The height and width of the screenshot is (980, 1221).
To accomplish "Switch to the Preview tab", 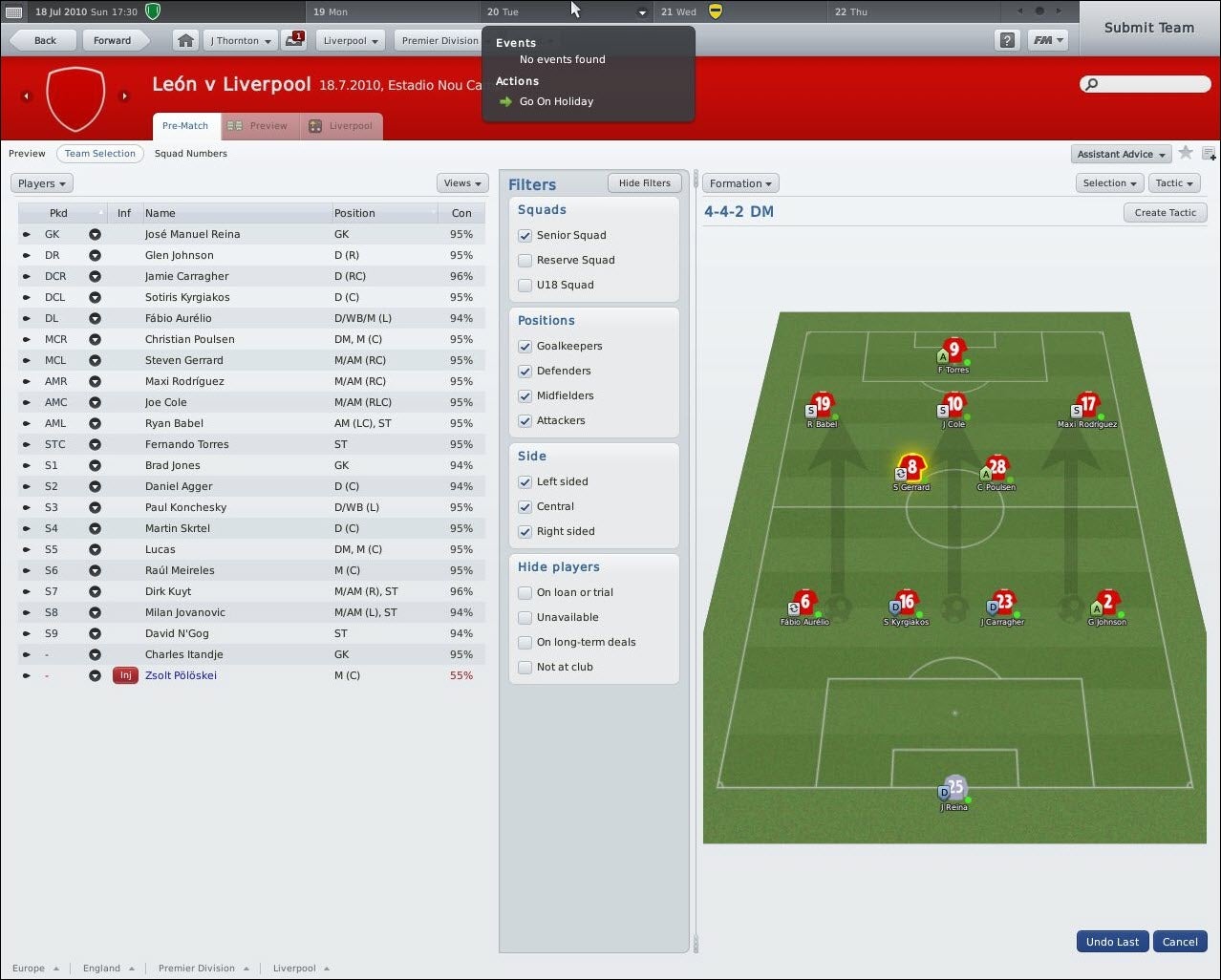I will (259, 126).
